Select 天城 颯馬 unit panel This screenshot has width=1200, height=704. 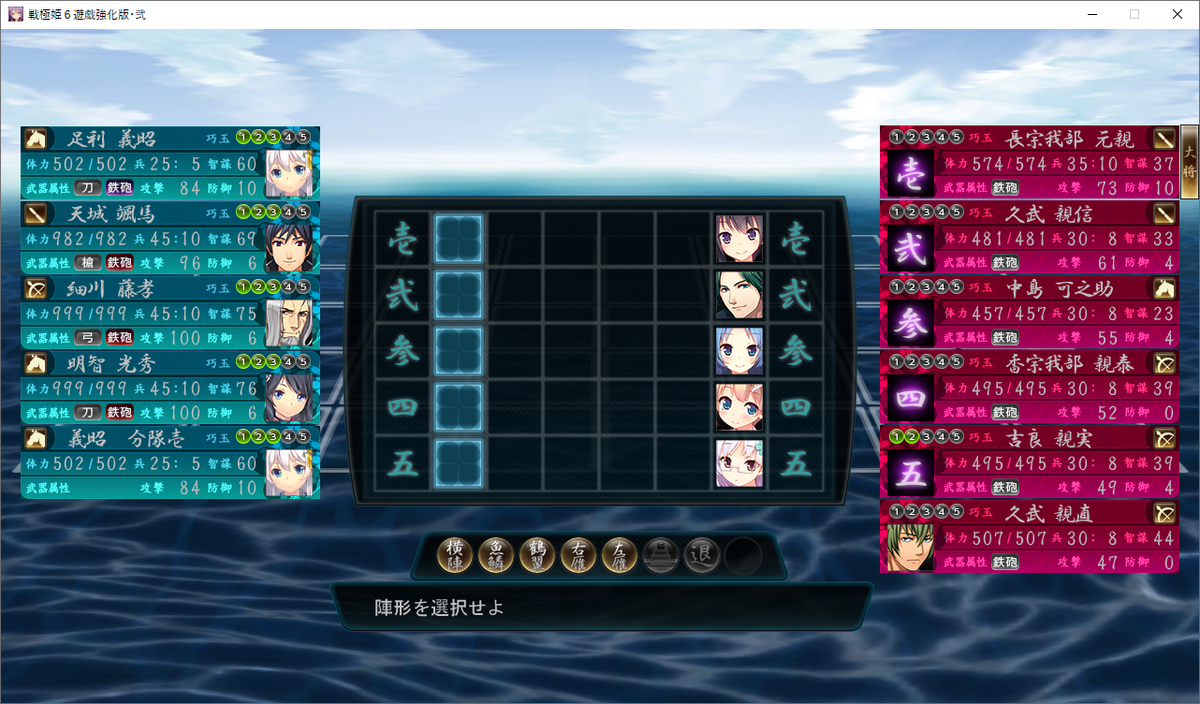click(x=170, y=237)
